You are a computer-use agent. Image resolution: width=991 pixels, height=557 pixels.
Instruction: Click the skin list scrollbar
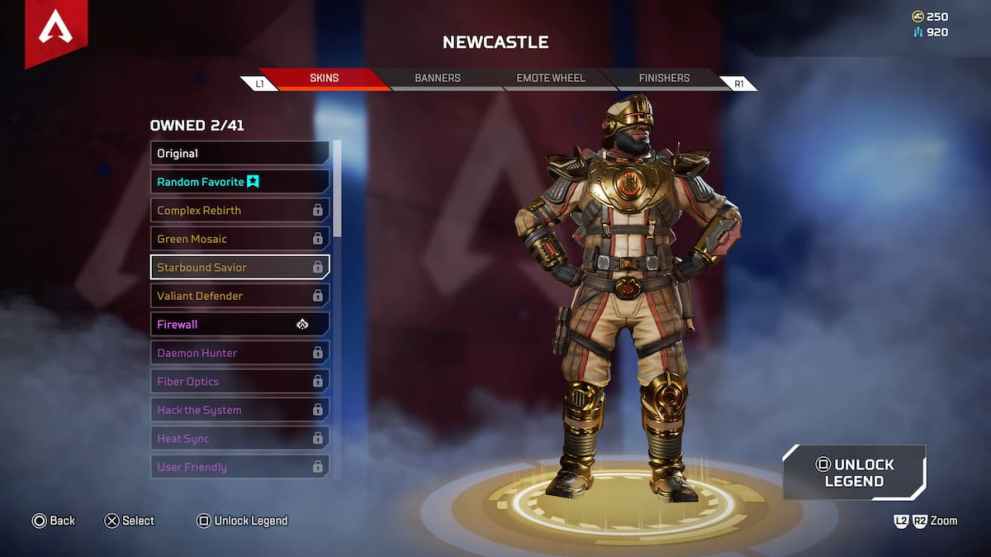pos(337,190)
